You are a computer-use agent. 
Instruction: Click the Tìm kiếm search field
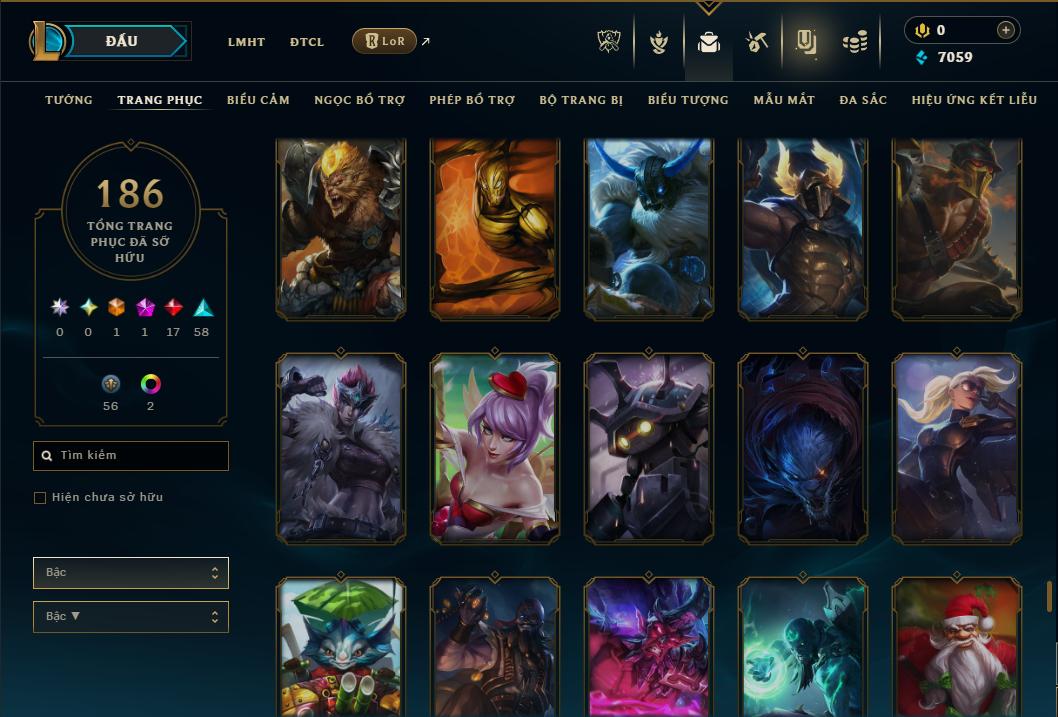click(131, 456)
